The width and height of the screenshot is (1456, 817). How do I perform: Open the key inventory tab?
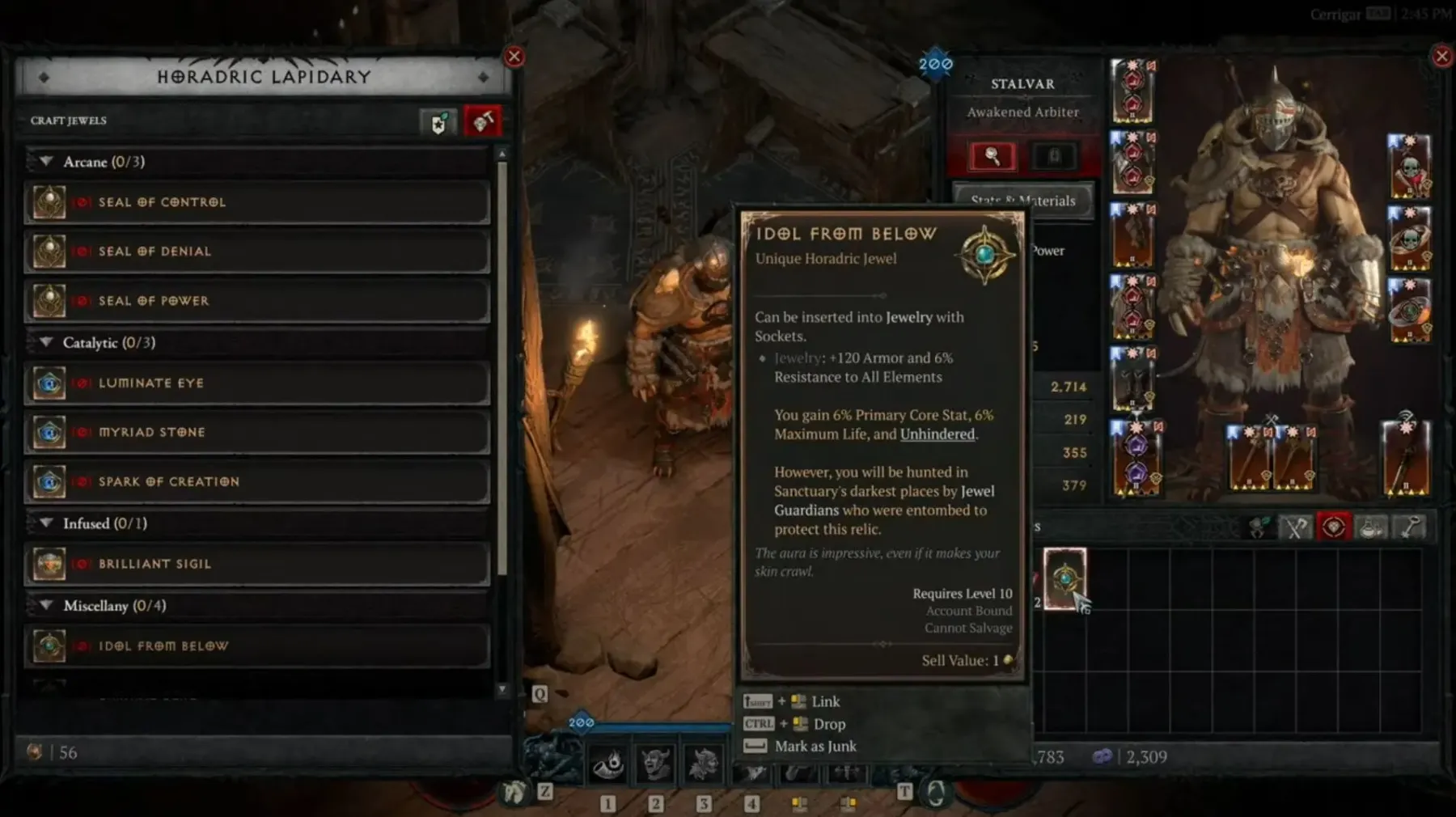[1410, 527]
